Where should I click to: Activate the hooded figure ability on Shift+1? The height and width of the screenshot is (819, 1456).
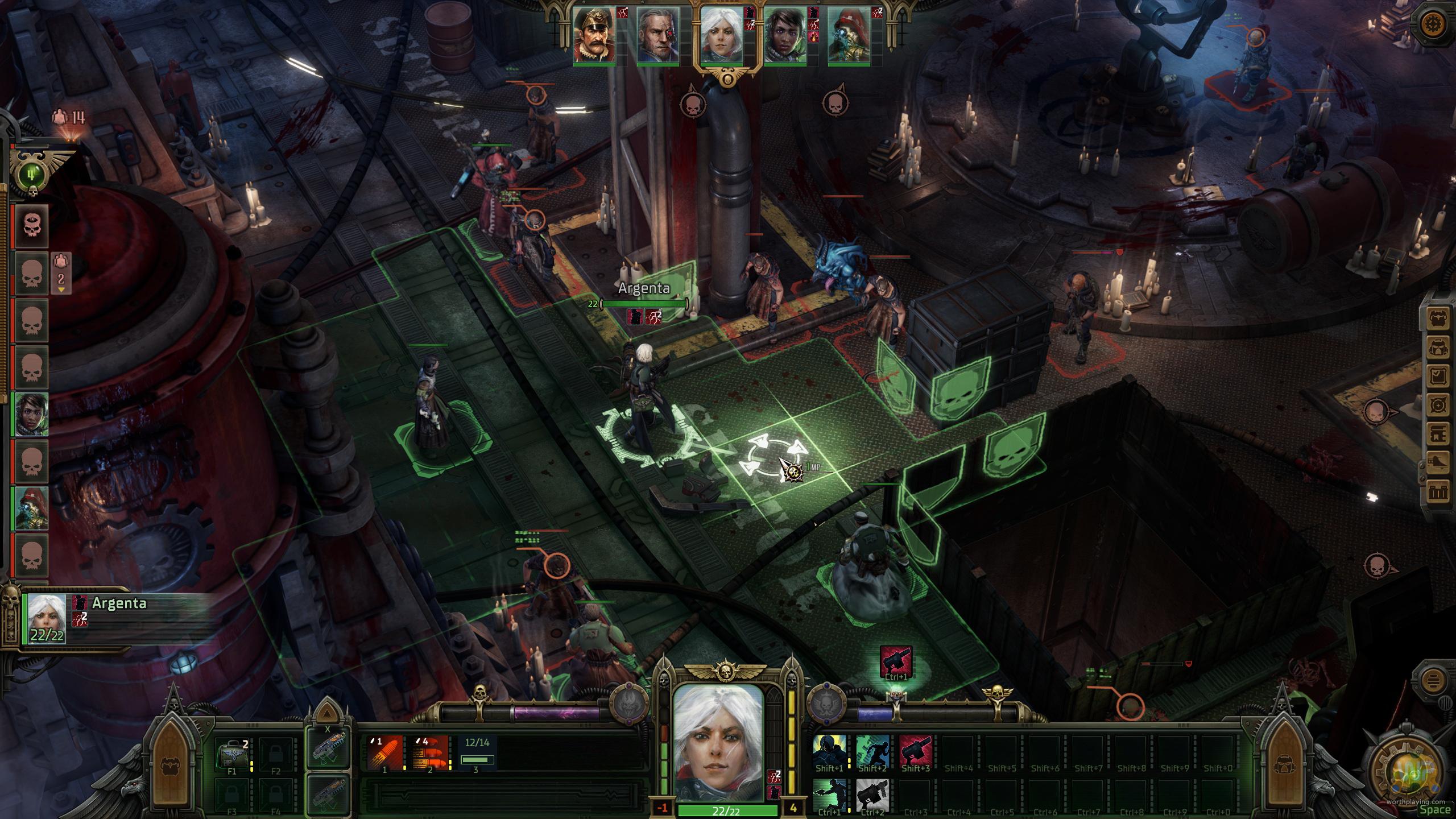[829, 751]
